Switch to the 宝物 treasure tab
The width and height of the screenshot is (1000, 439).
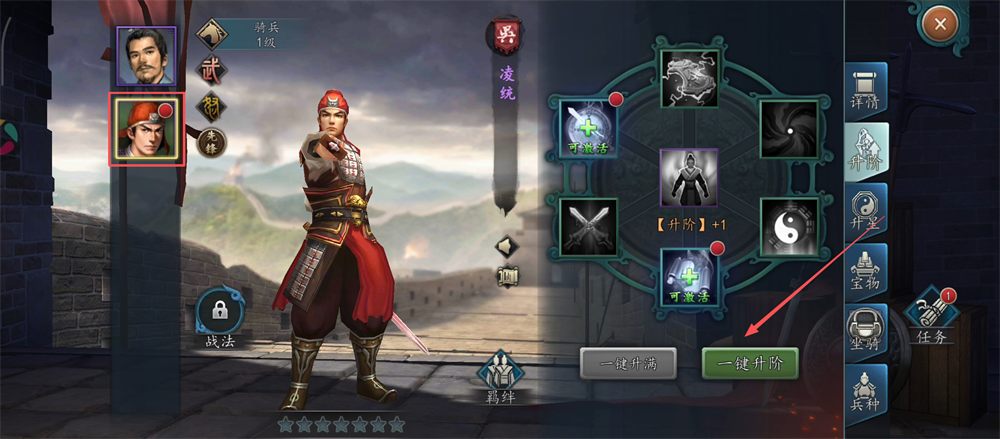(x=865, y=272)
